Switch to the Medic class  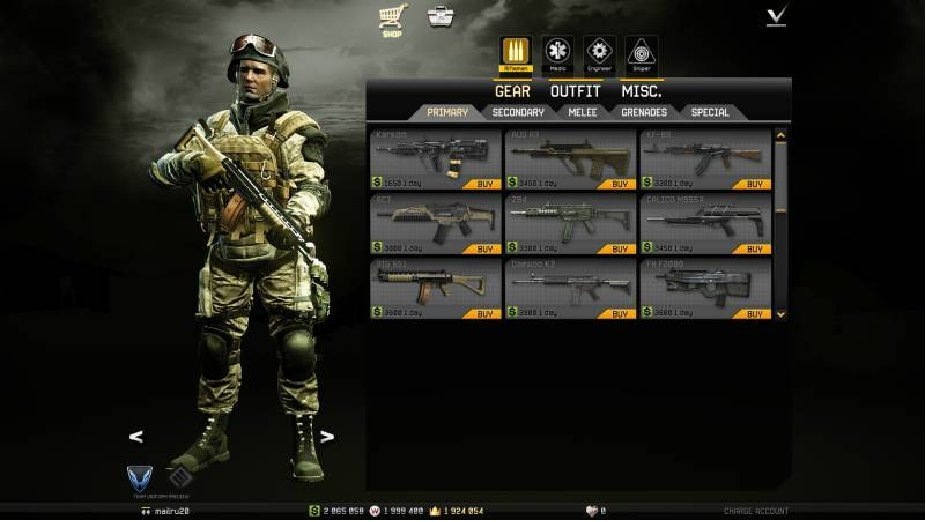557,54
